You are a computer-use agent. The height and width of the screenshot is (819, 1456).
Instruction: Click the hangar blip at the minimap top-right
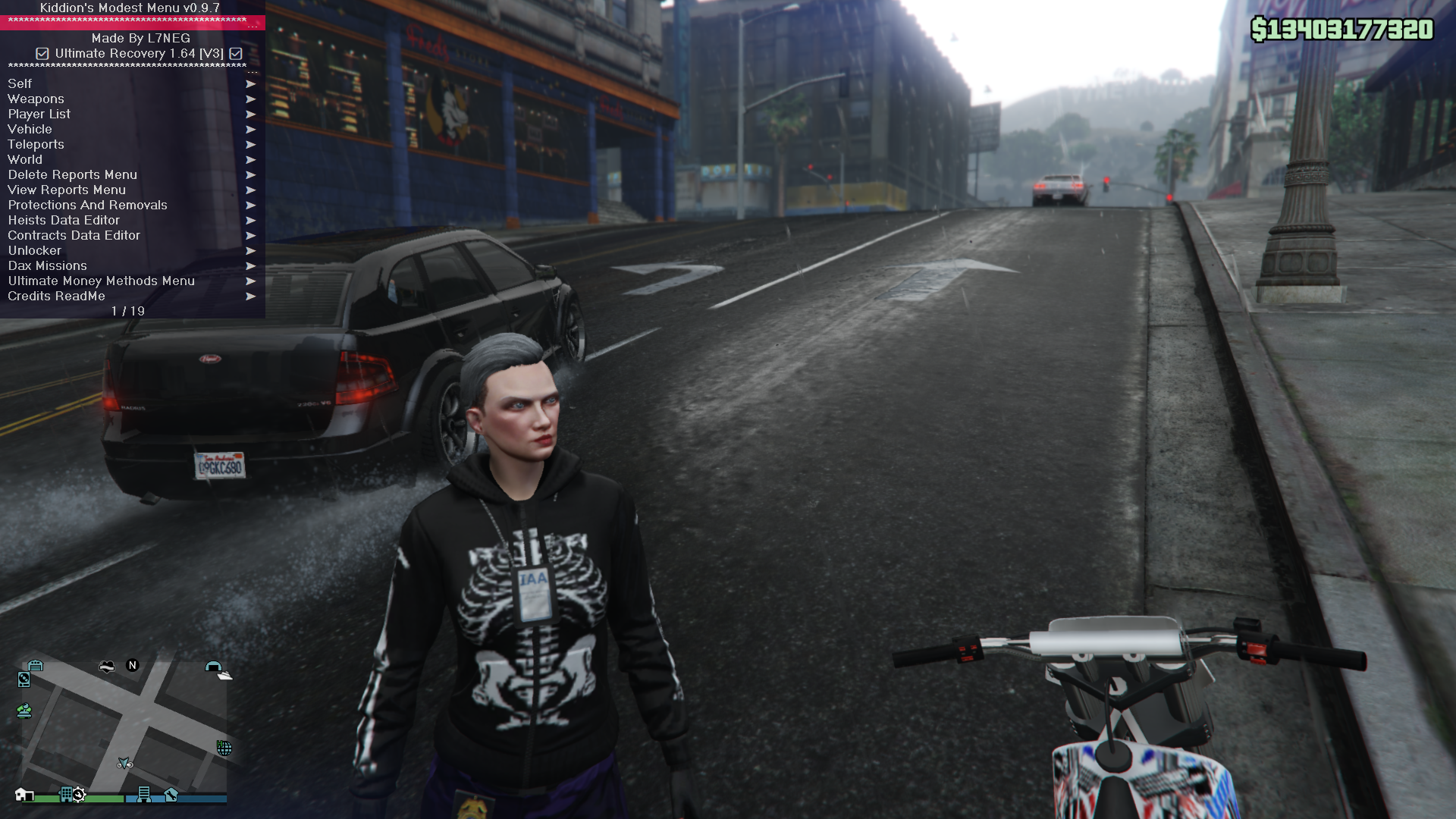click(215, 667)
